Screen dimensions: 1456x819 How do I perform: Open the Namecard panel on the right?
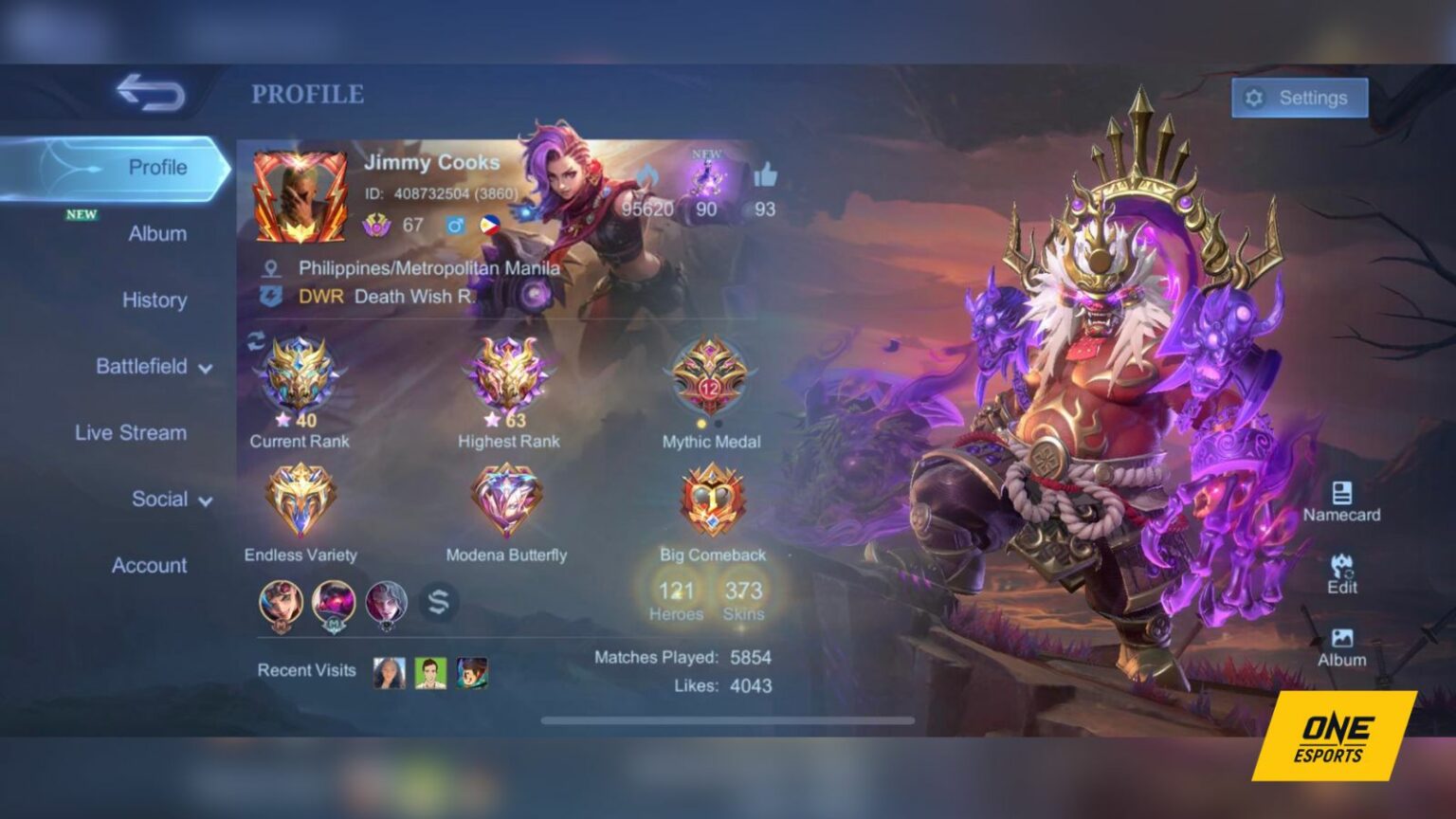pyautogui.click(x=1342, y=500)
